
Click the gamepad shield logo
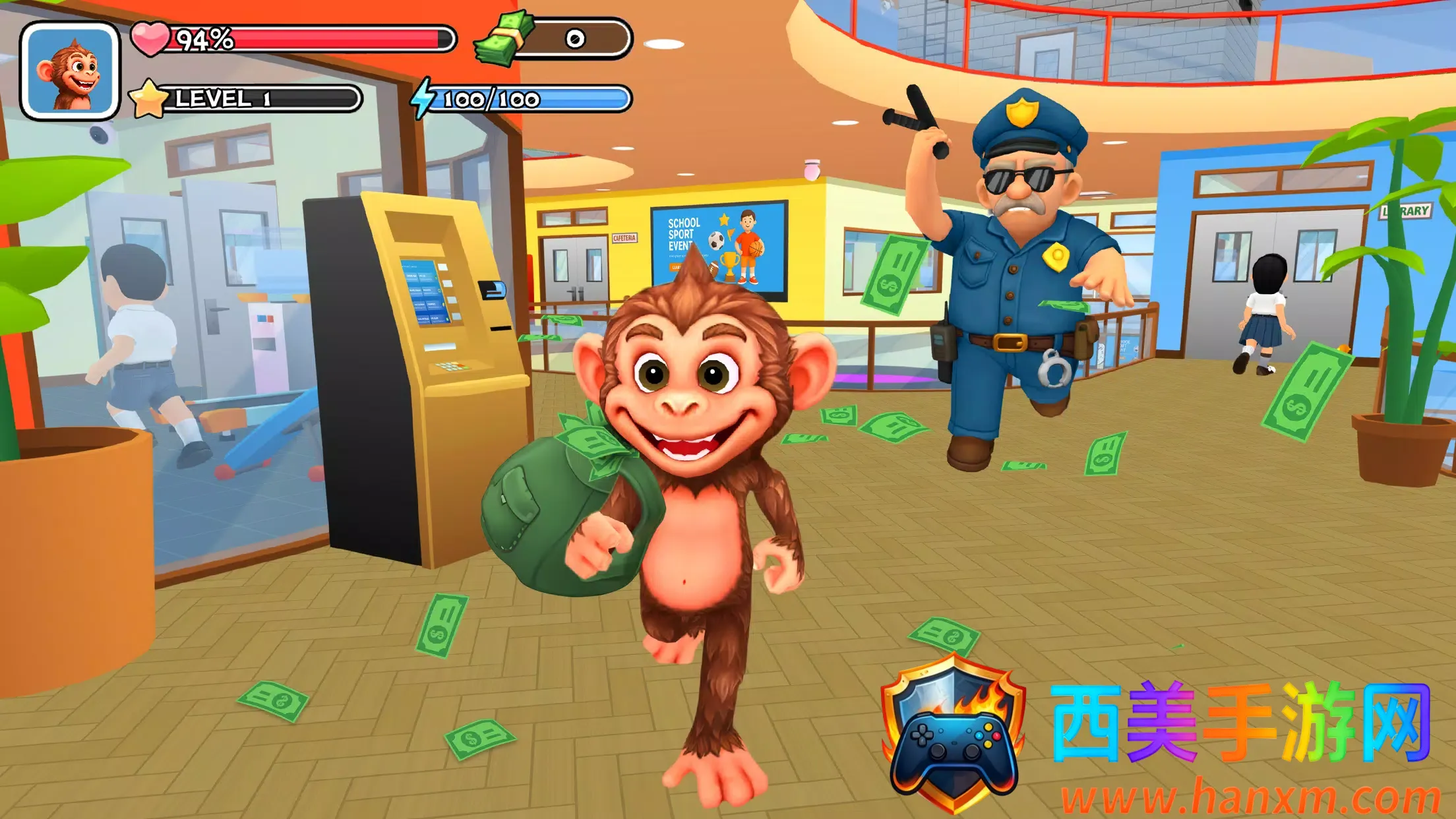click(x=953, y=732)
